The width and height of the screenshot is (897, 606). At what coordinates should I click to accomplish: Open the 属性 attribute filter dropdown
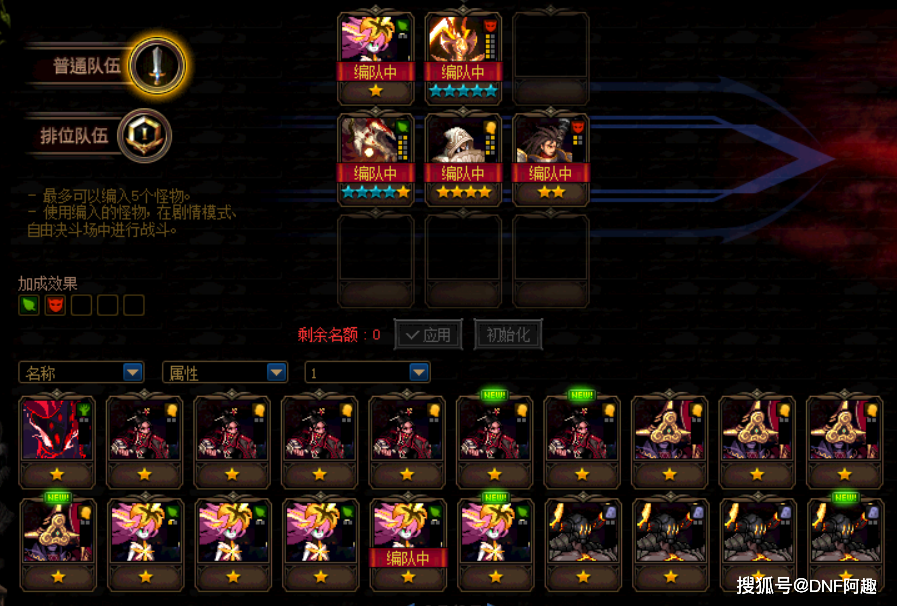tap(225, 373)
